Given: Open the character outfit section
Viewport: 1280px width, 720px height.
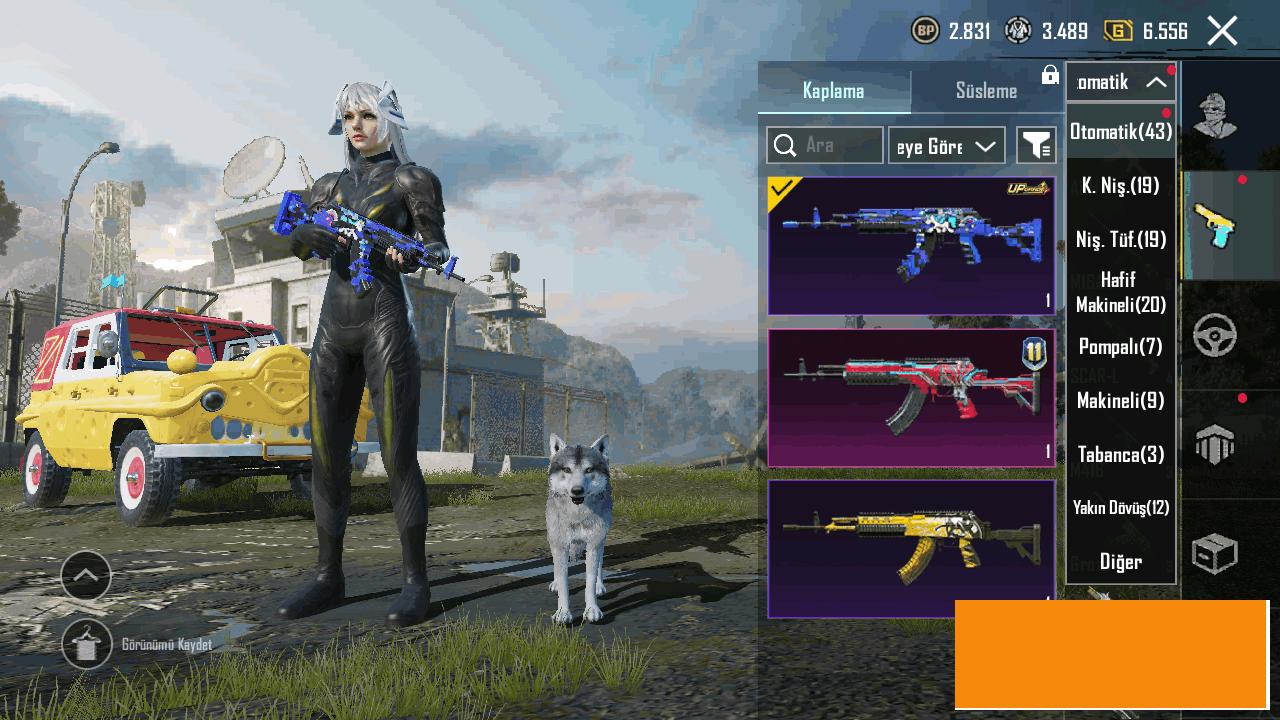Looking at the screenshot, I should [1215, 116].
